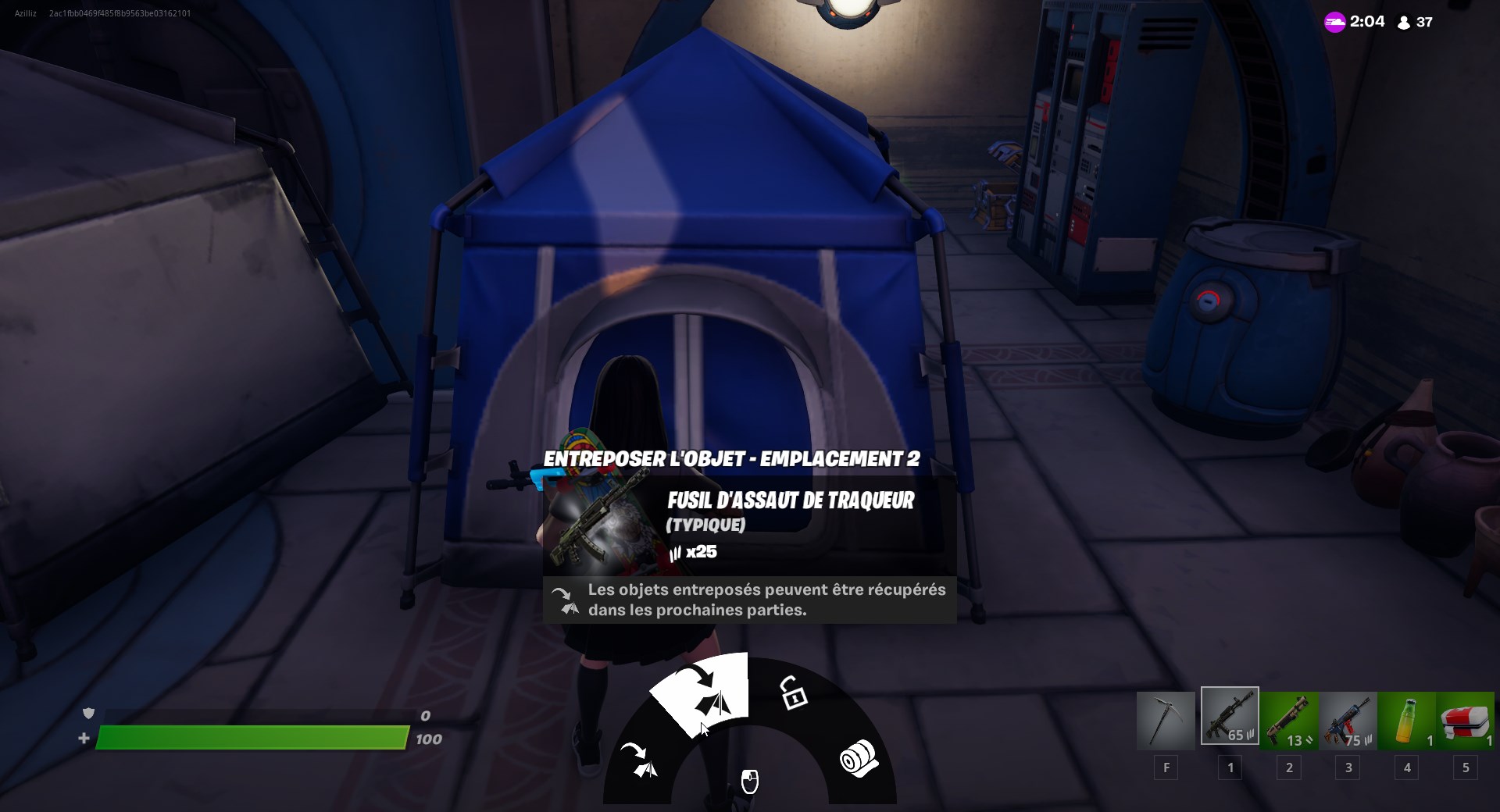Screen dimensions: 1500x812
Task: Click the Fusil d'assaut de Traqueur title
Action: click(791, 500)
